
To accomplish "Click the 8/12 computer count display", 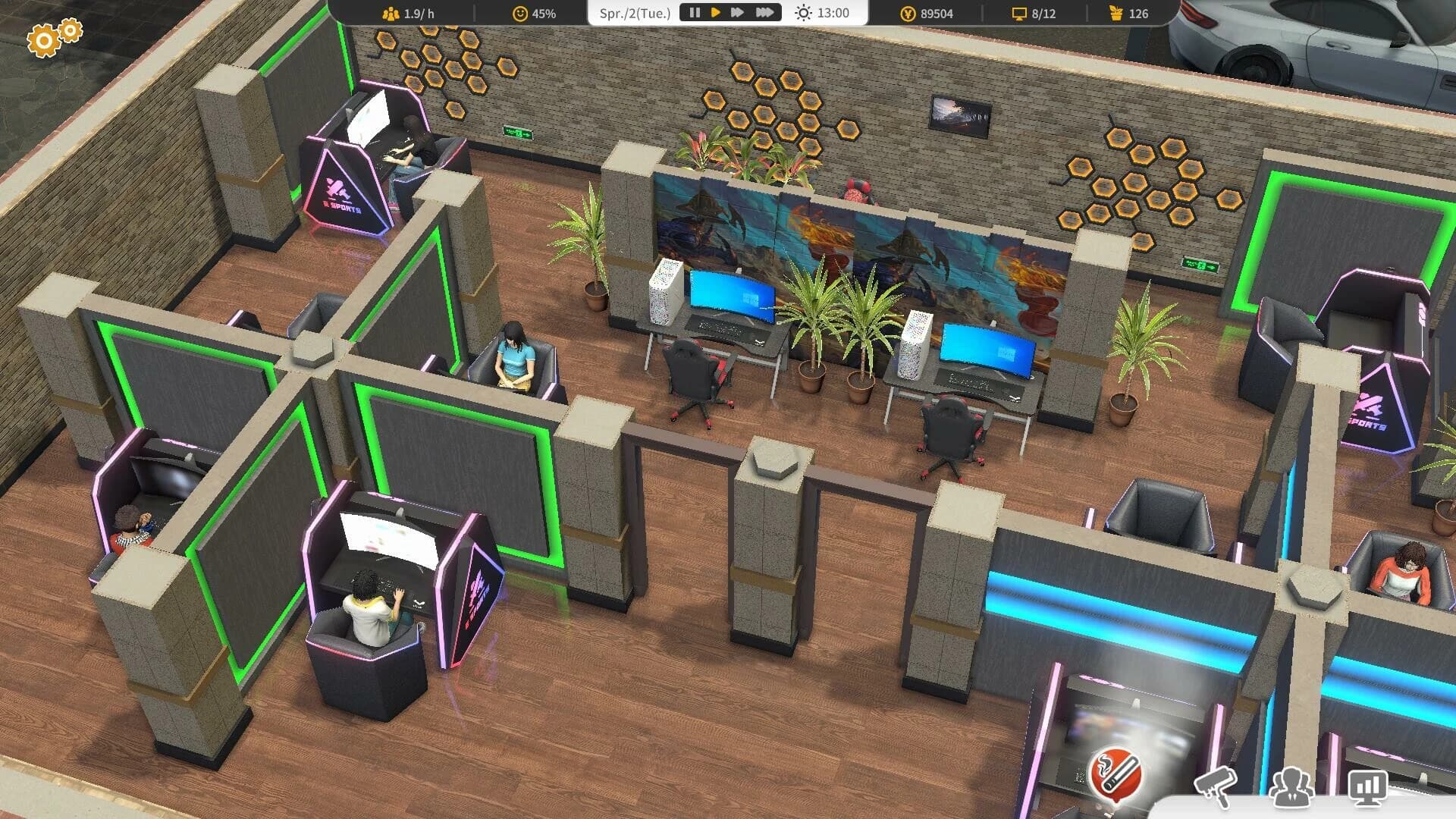I will [1034, 12].
